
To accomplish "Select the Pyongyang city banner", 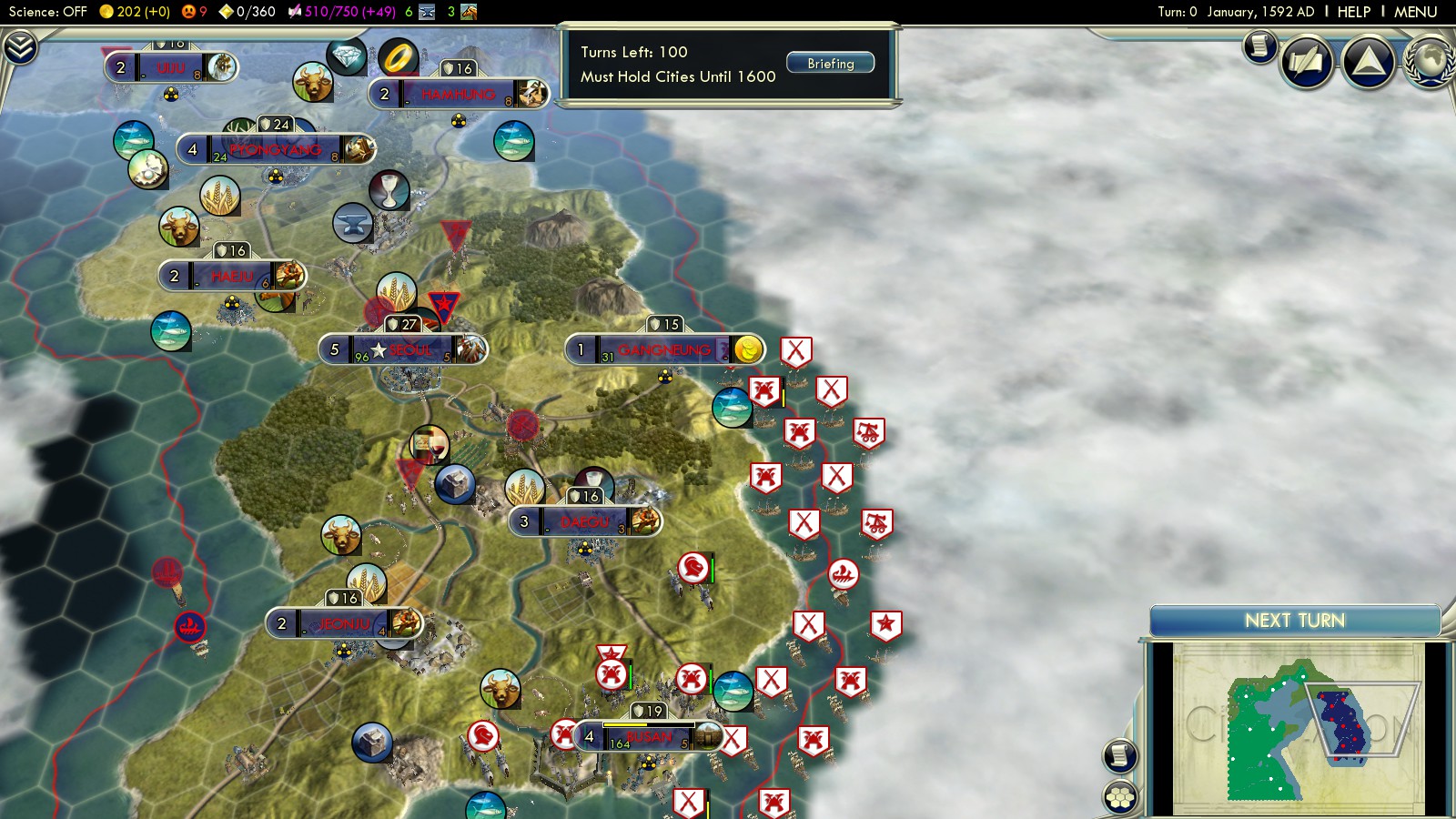I will (x=276, y=149).
